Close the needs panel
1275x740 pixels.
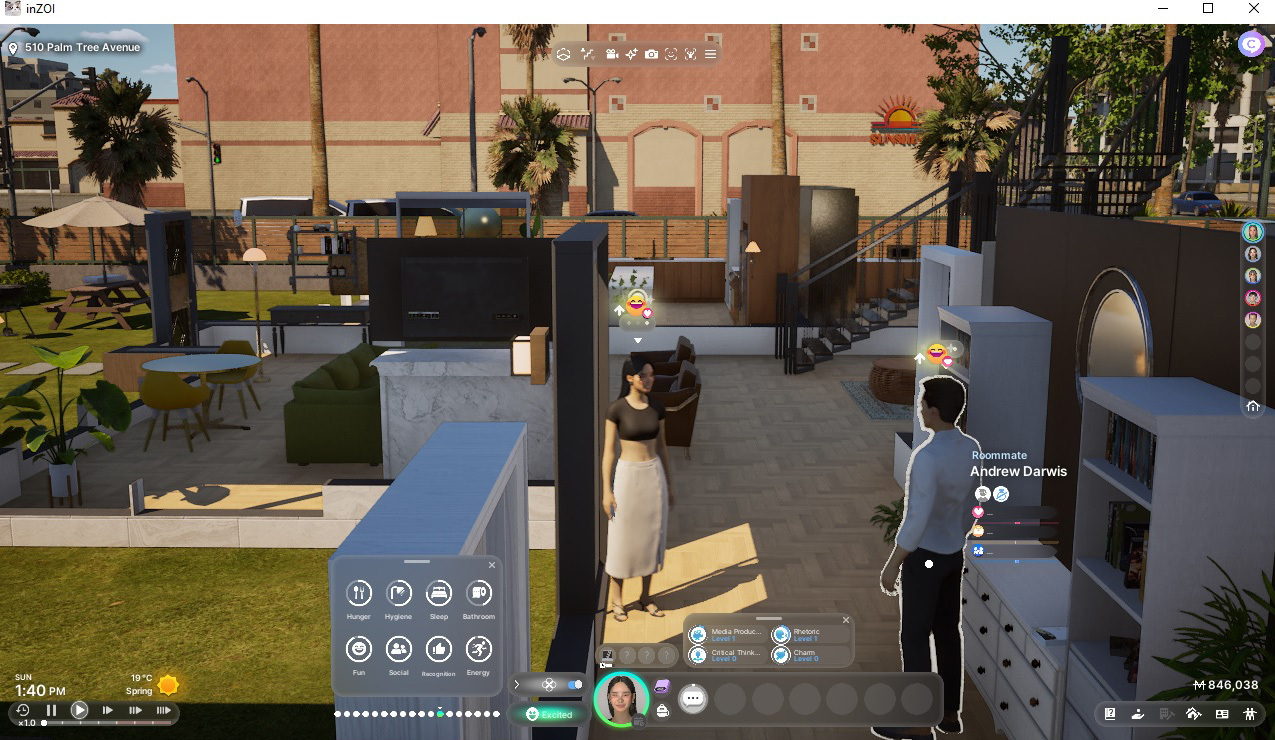pyautogui.click(x=491, y=566)
